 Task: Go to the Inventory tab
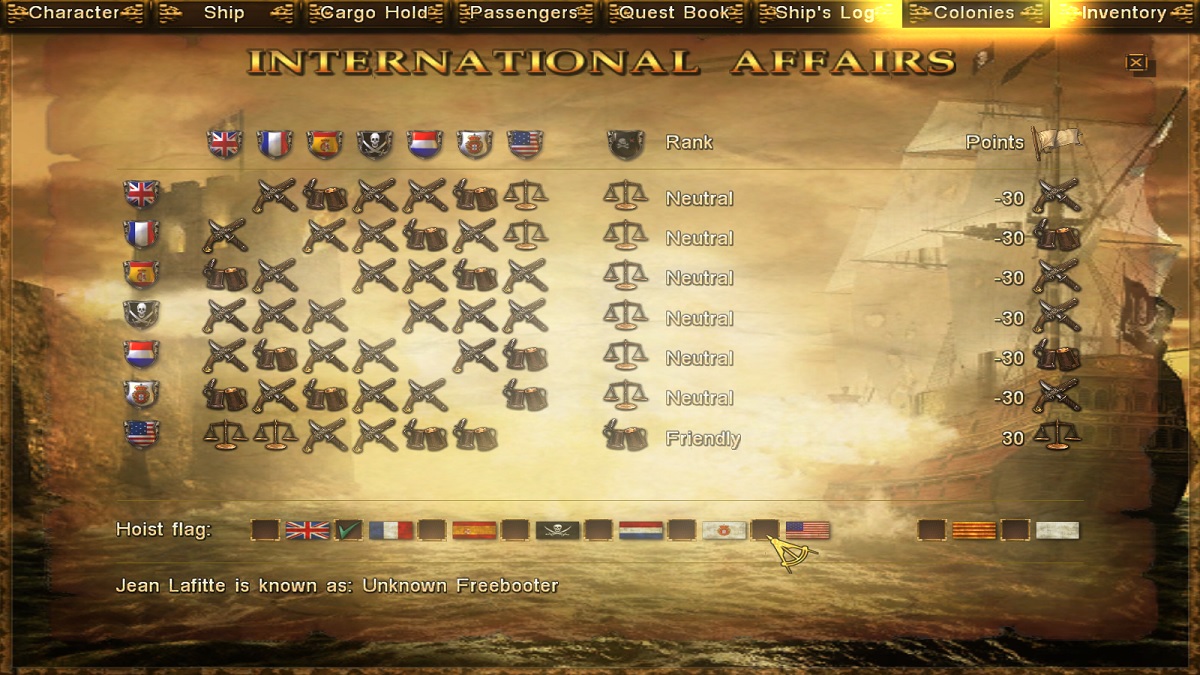point(1124,13)
